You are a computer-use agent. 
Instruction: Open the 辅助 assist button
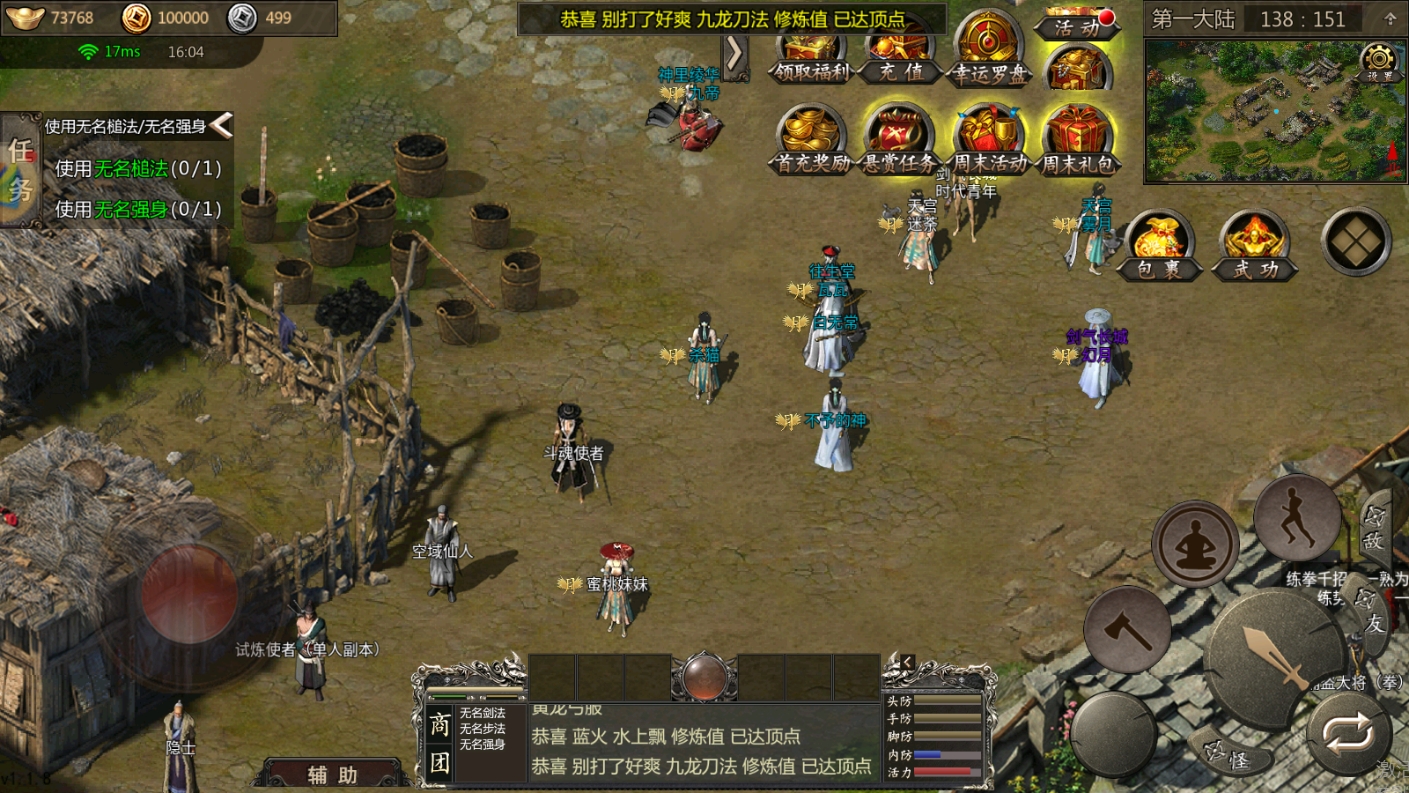333,773
